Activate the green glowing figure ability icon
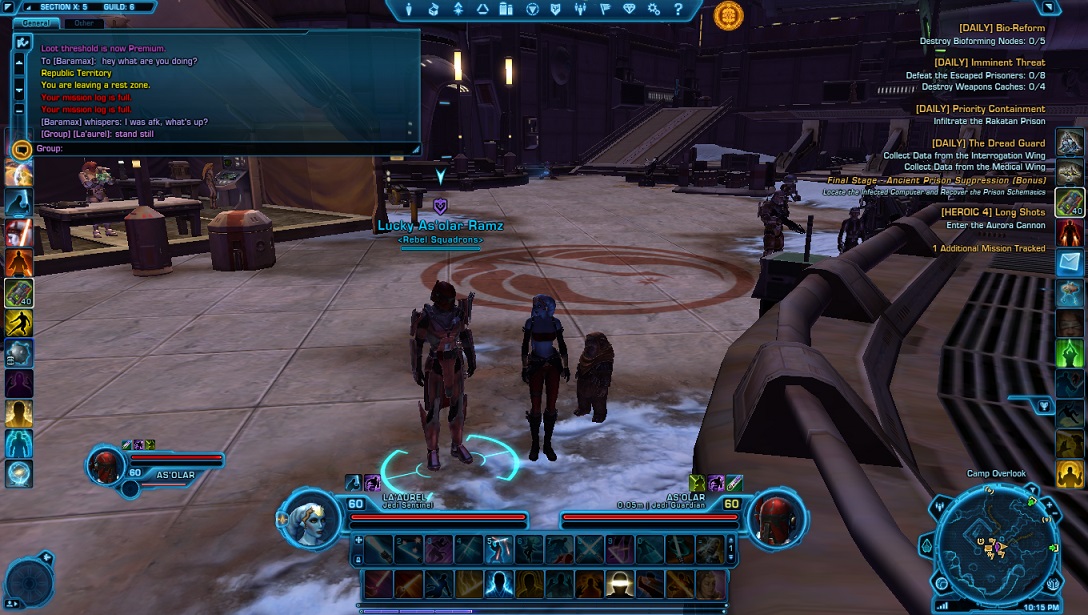Image resolution: width=1088 pixels, height=615 pixels. pos(1070,352)
